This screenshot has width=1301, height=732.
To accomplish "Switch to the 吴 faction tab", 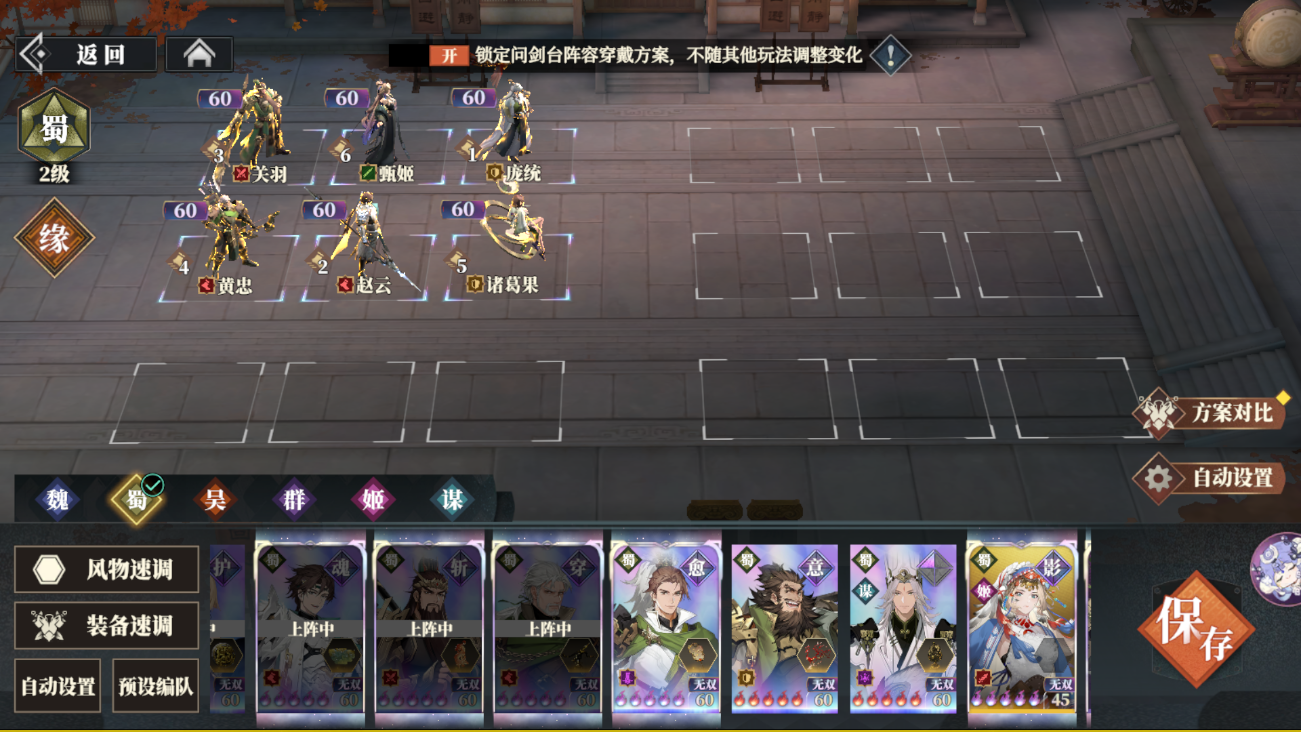I will 216,502.
